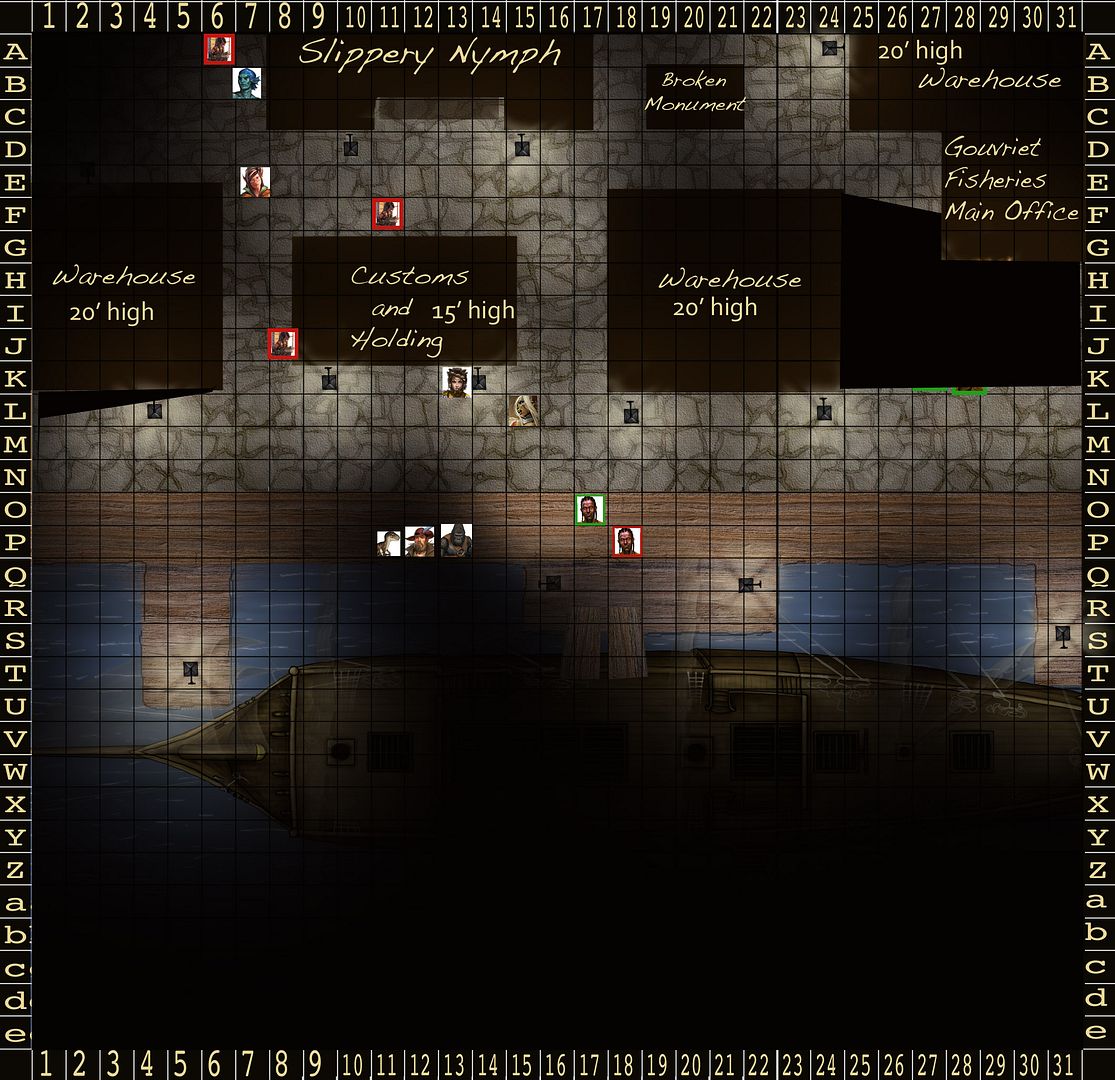Pick the raptor dinosaur token
The image size is (1115, 1080).
pyautogui.click(x=389, y=543)
